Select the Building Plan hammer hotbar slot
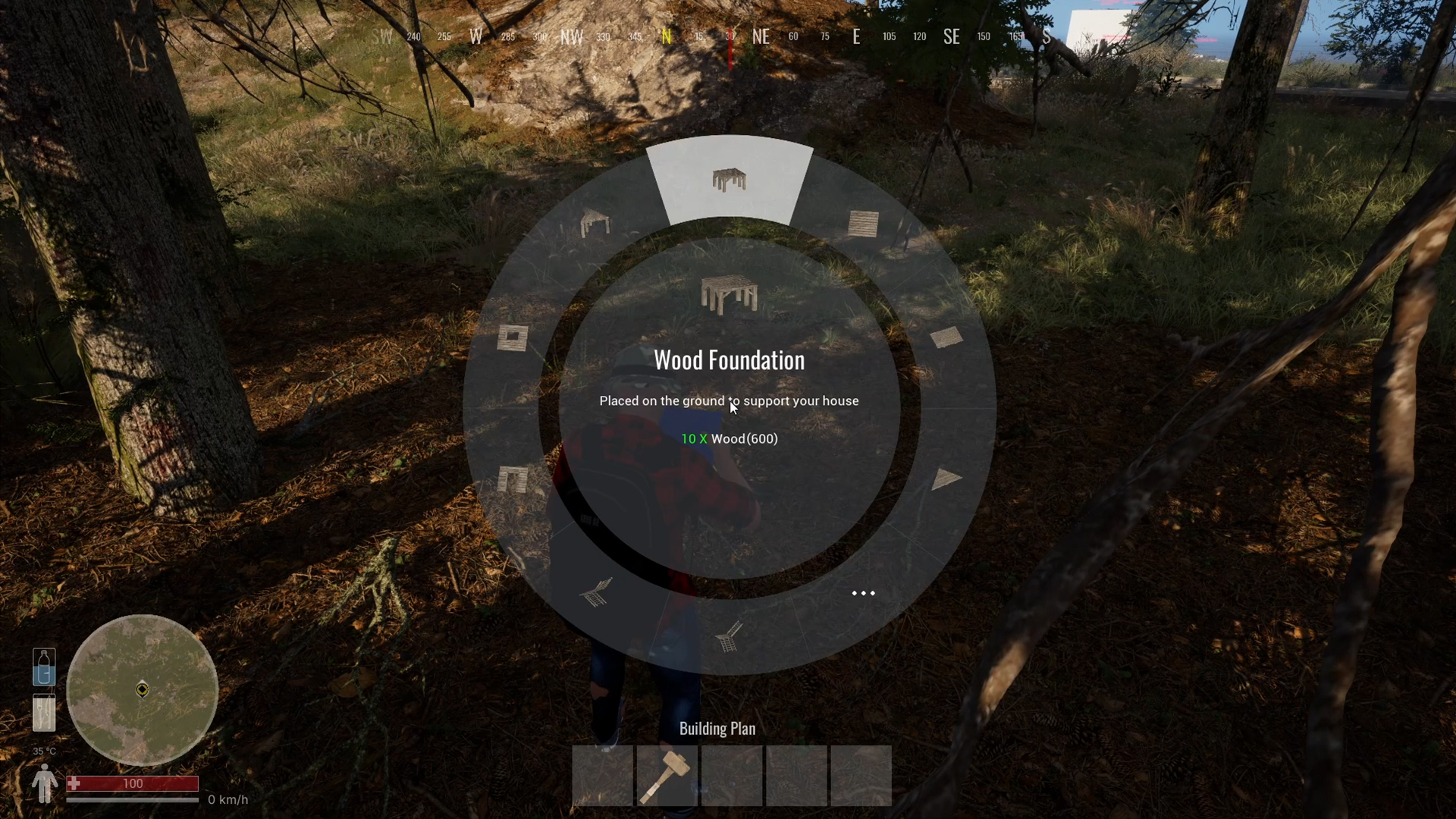This screenshot has height=819, width=1456. [667, 776]
